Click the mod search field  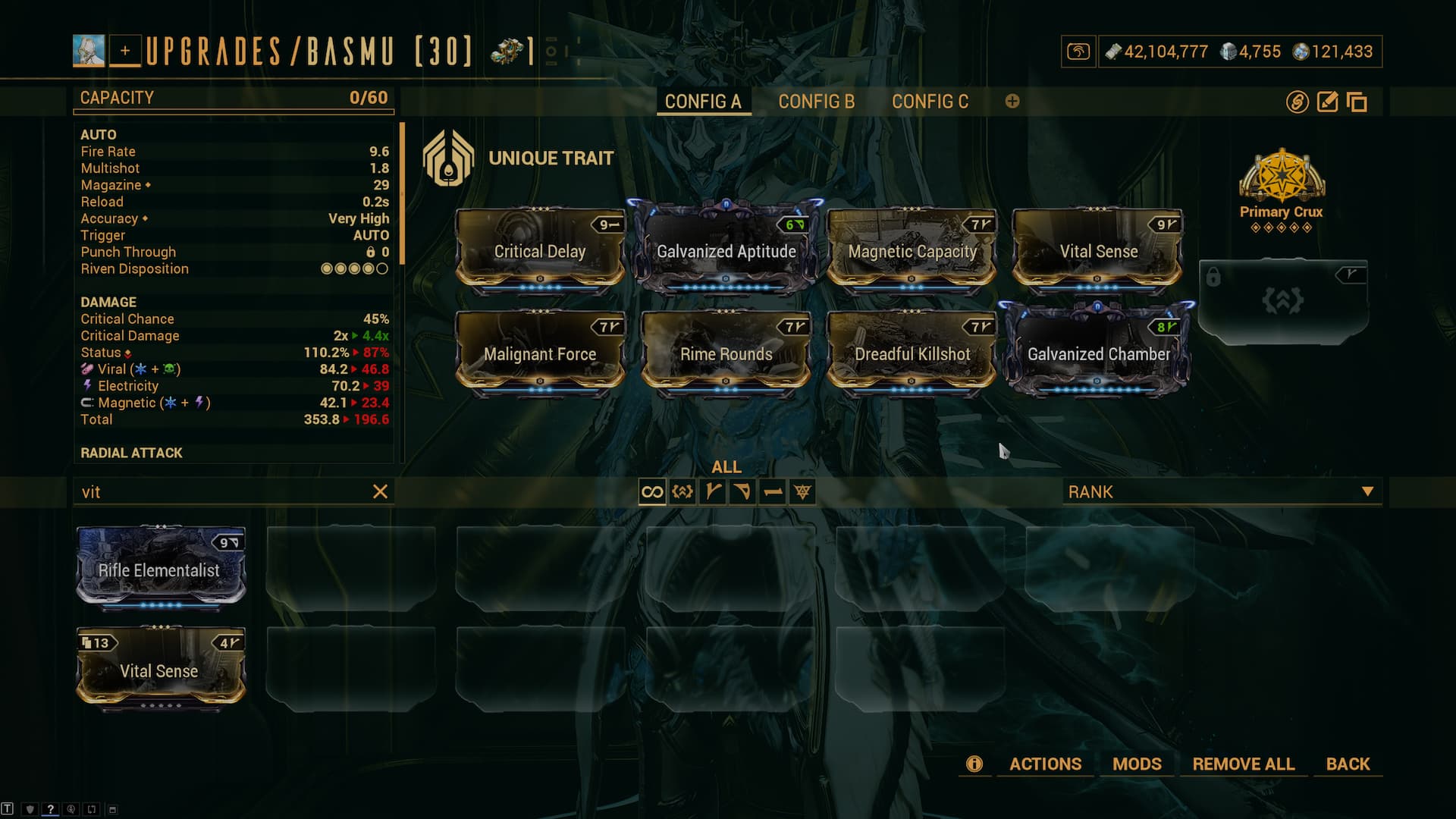[220, 492]
